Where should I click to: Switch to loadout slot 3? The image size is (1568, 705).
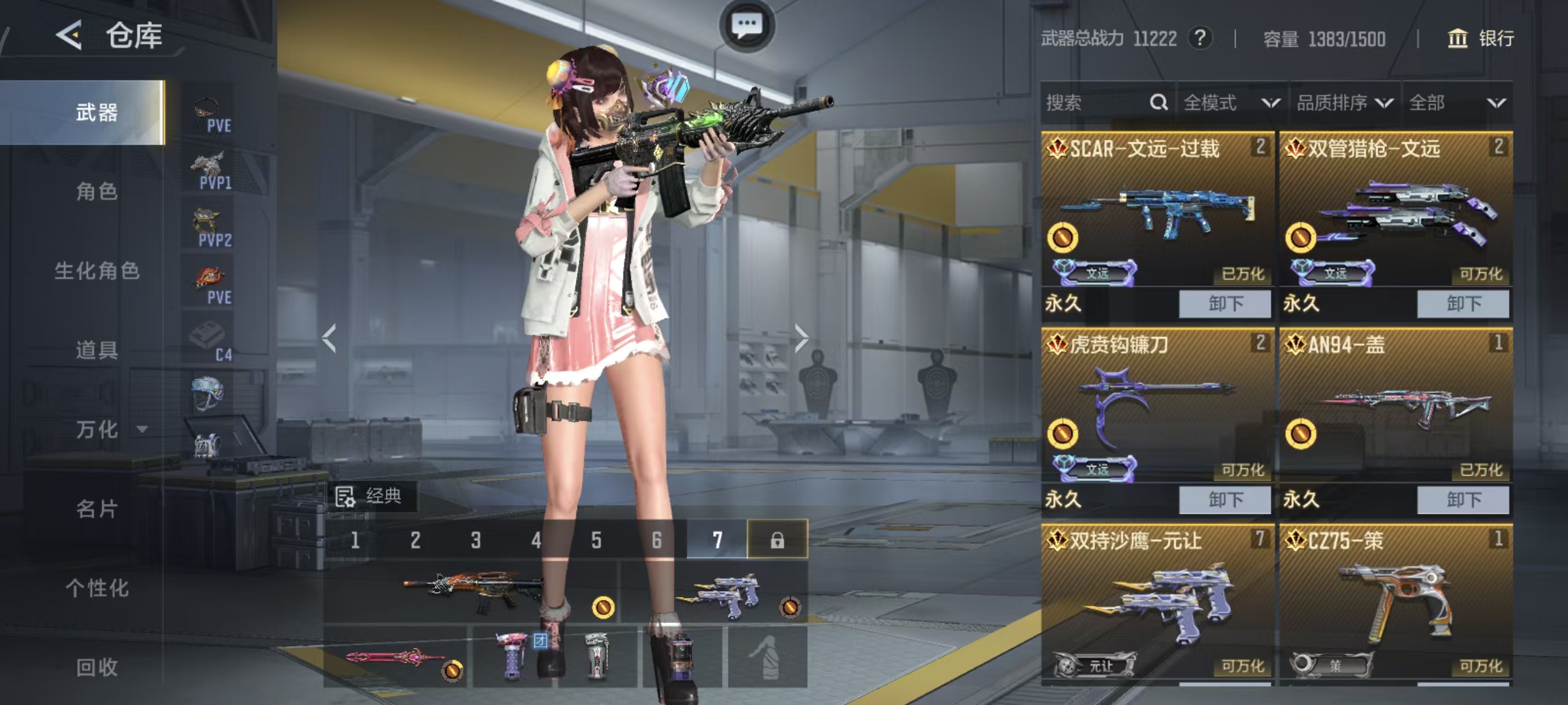coord(475,540)
